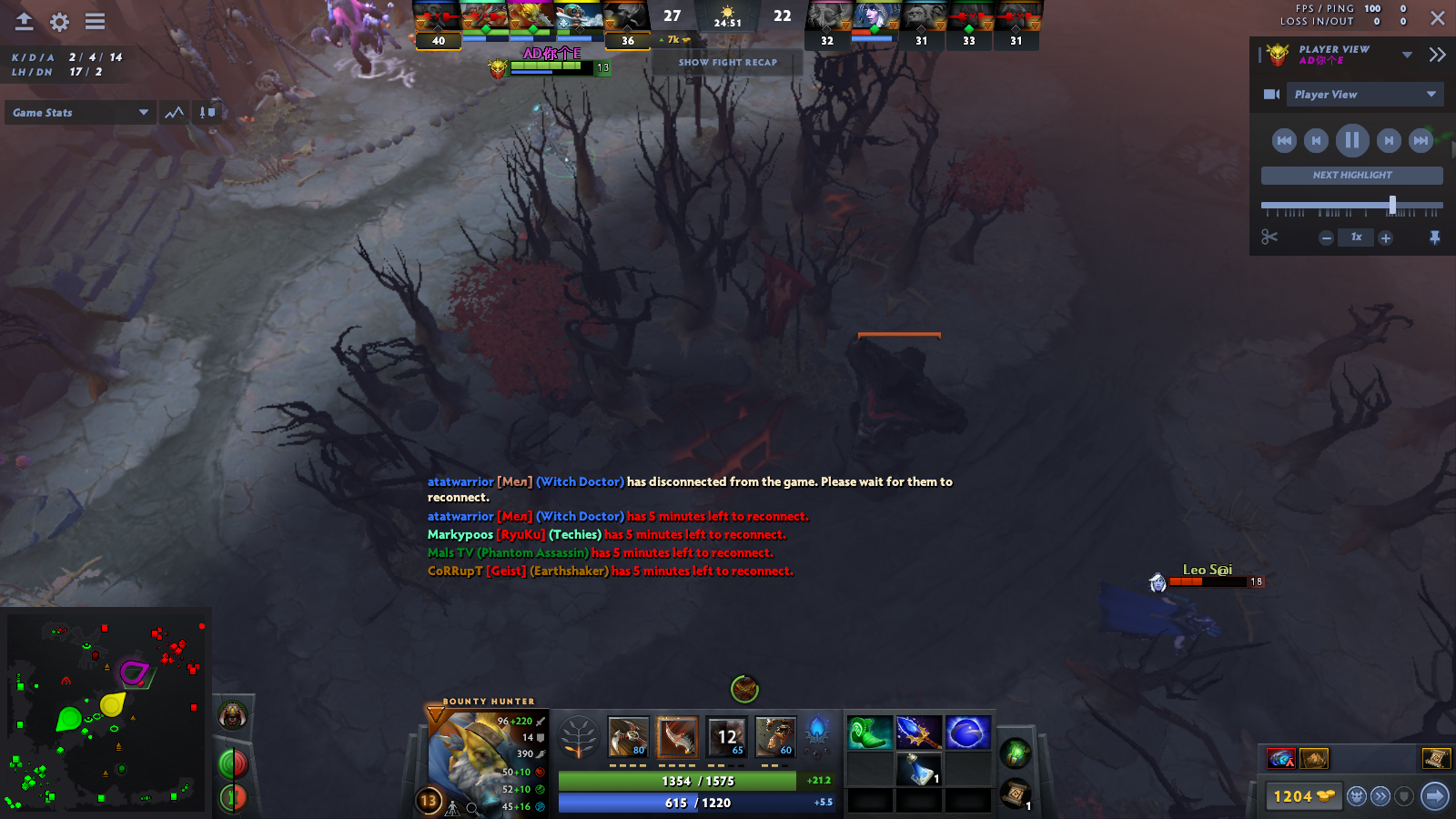Expand the Player View camera dropdown

pos(1365,94)
